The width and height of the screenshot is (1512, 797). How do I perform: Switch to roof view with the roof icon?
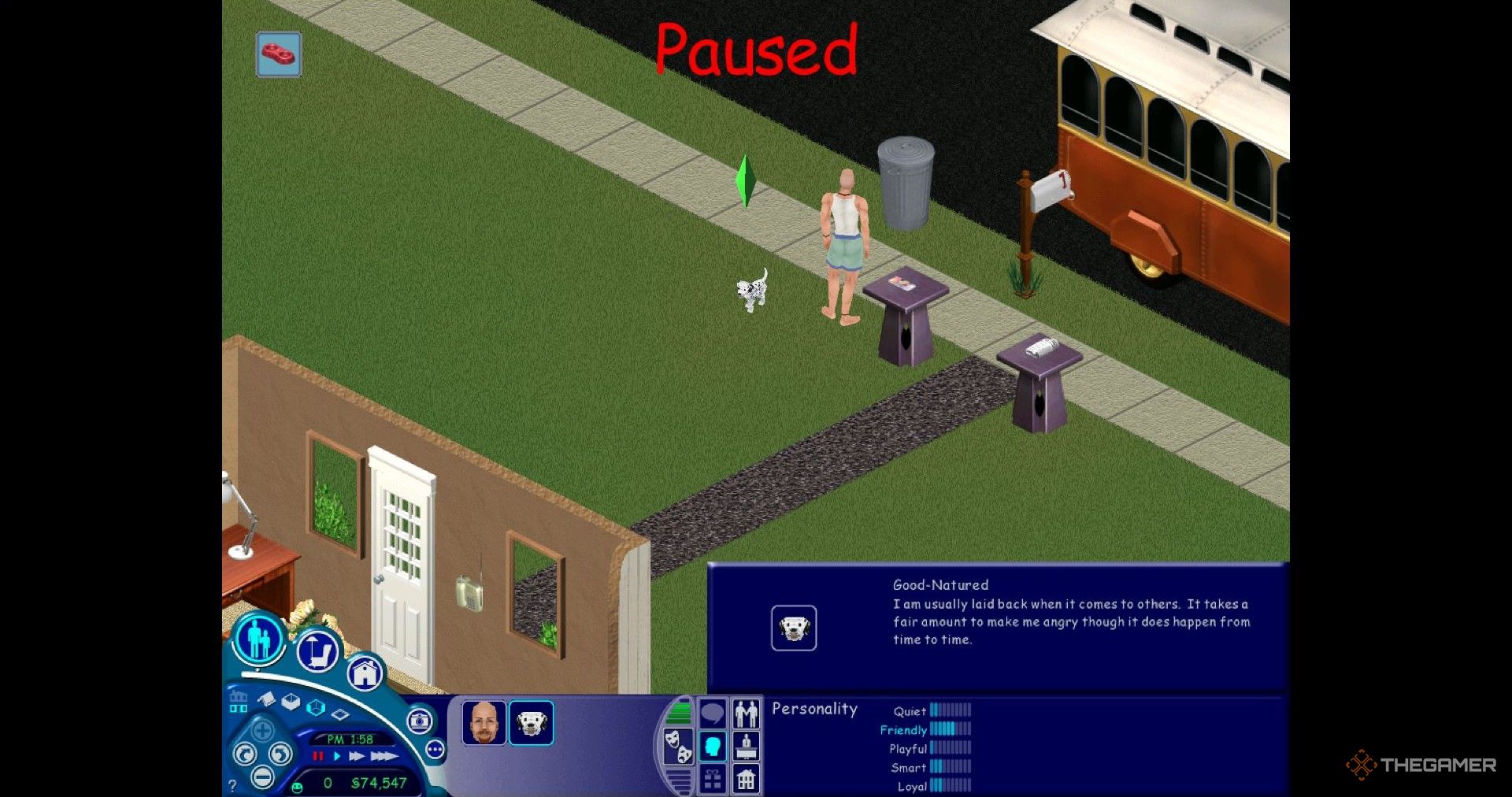coord(266,699)
